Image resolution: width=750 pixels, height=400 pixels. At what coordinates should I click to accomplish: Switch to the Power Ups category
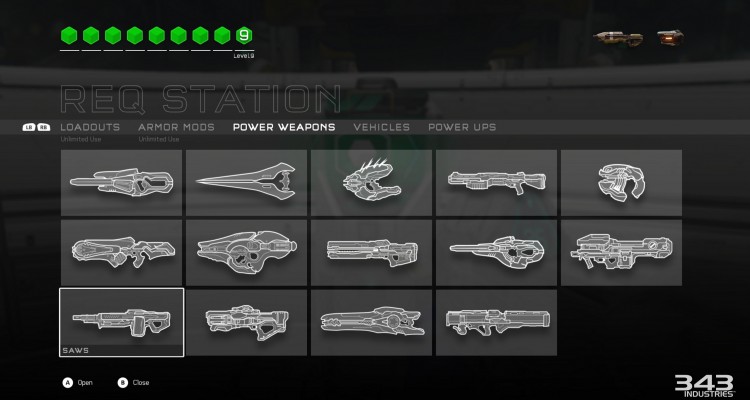(462, 128)
